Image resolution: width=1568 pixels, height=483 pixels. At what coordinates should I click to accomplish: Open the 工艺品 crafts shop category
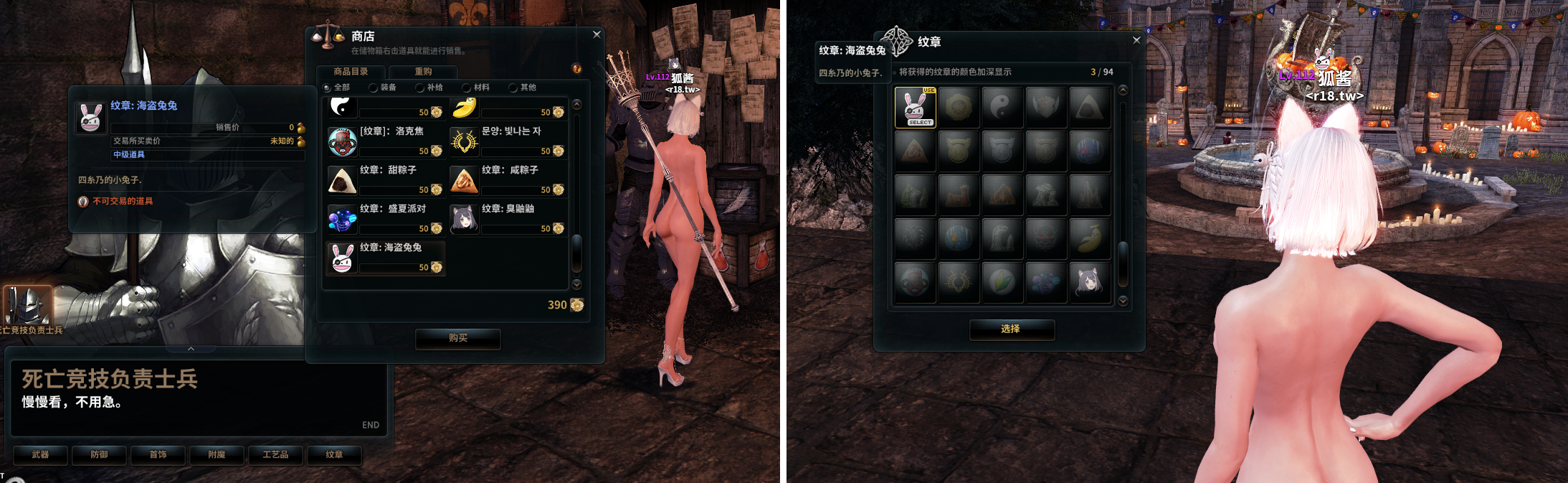click(x=275, y=455)
